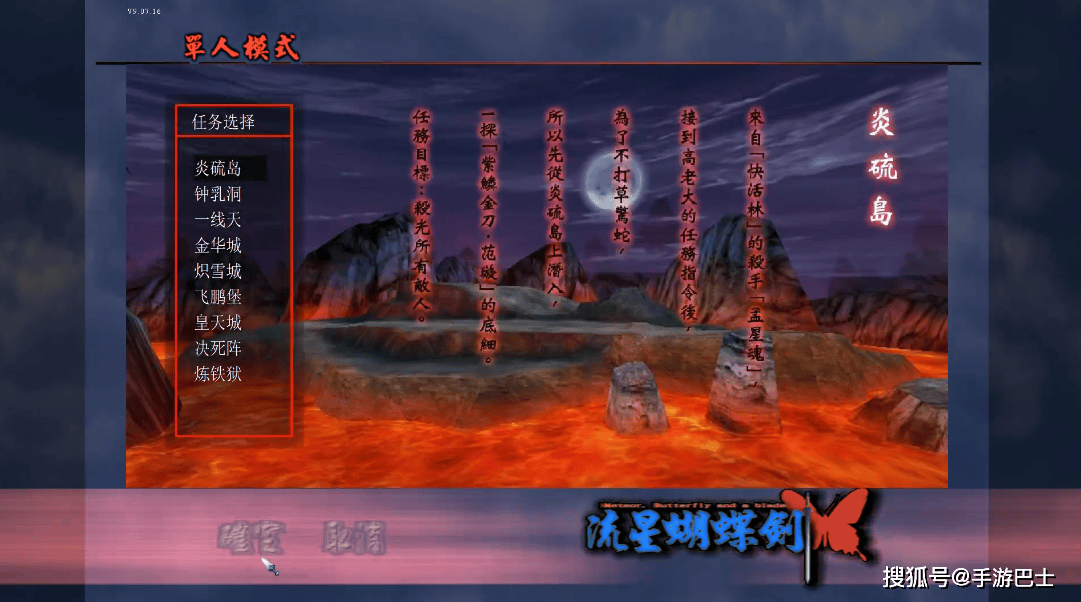Choose the 钟乳洞 mission
The width and height of the screenshot is (1081, 602).
click(x=218, y=194)
